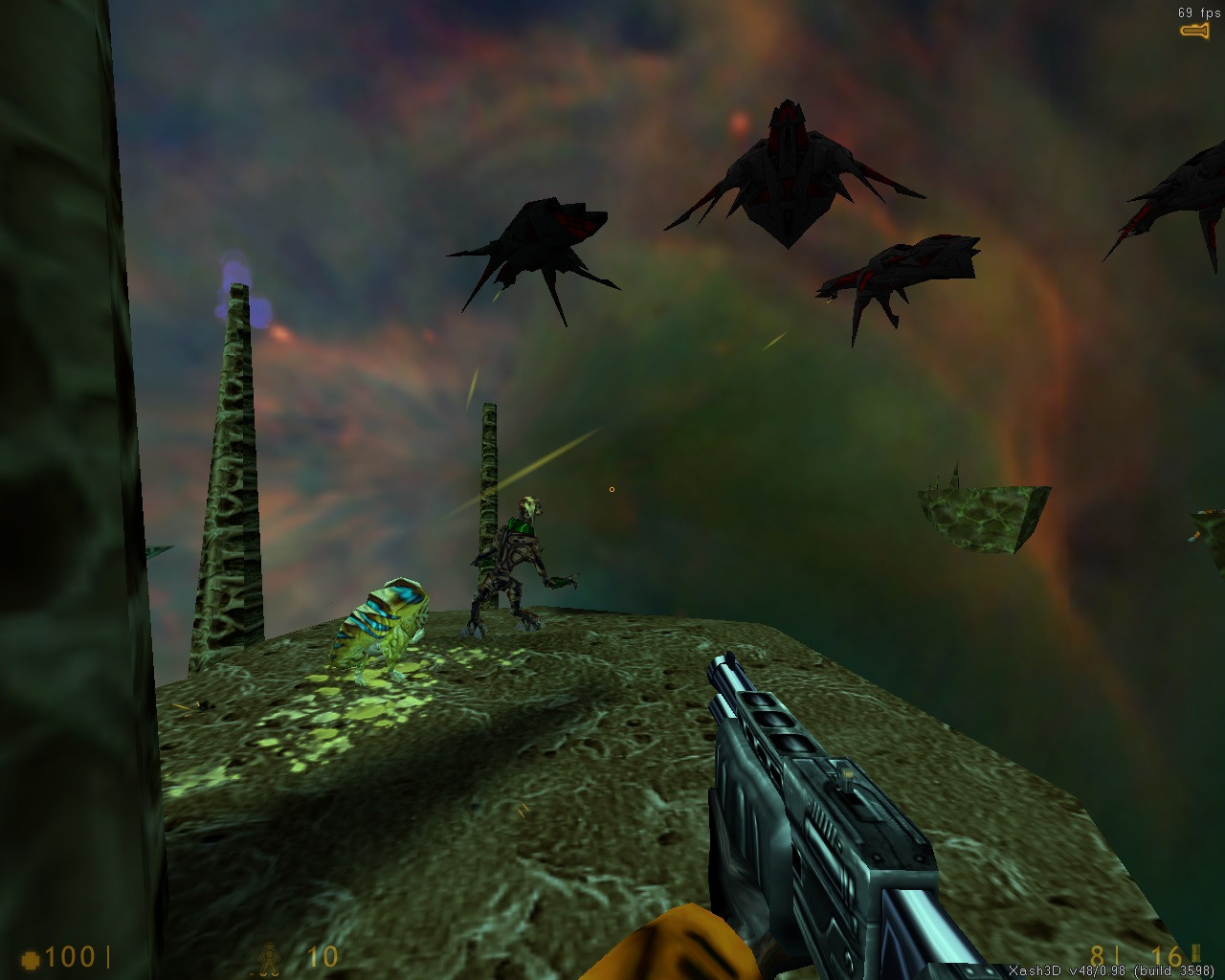Click the flashlight icon below the fps counter
The image size is (1225, 980).
1192,32
